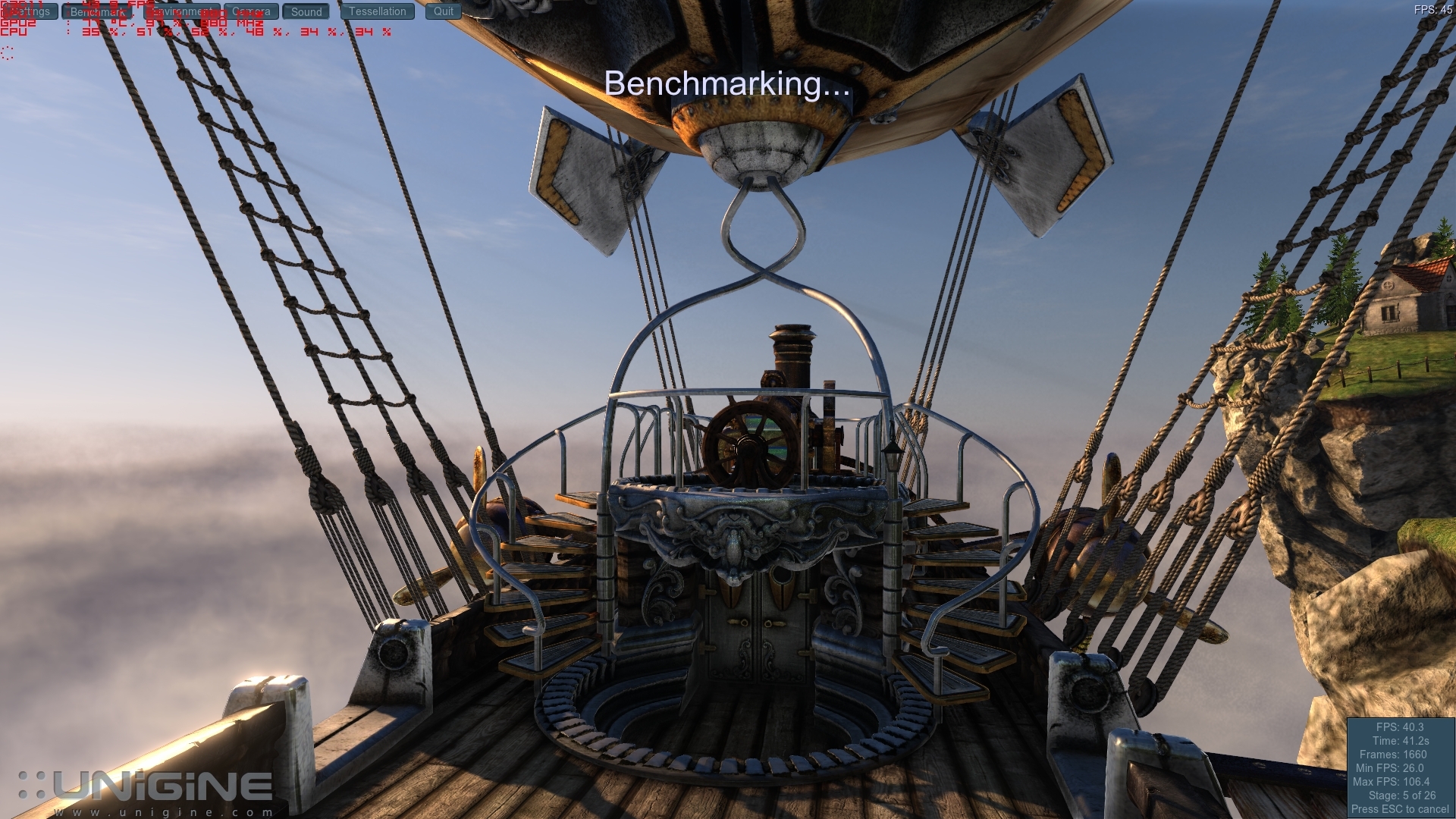Screen dimensions: 1456x819
Task: Toggle the Sound button
Action: tap(306, 11)
